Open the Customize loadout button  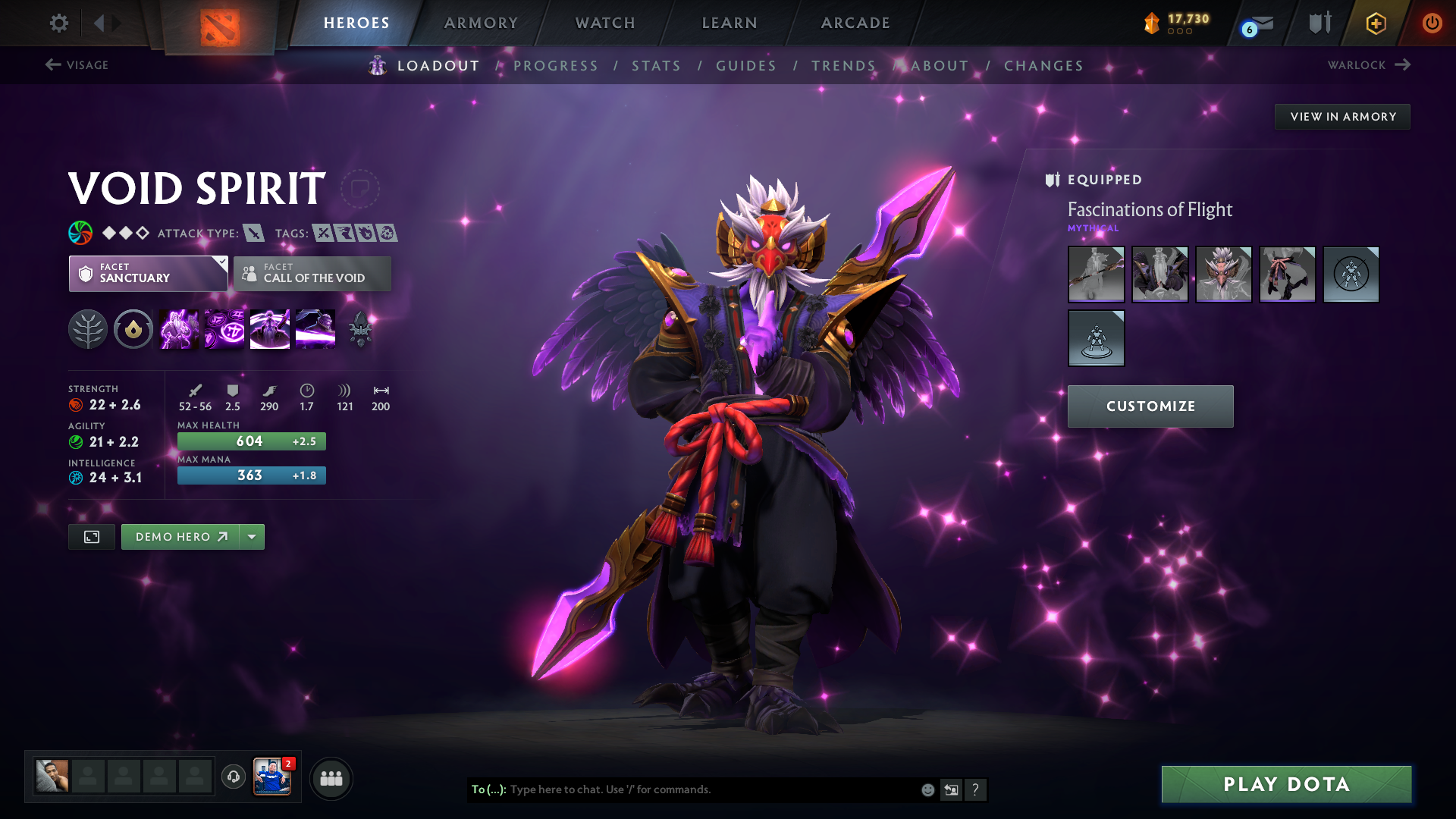coord(1150,406)
